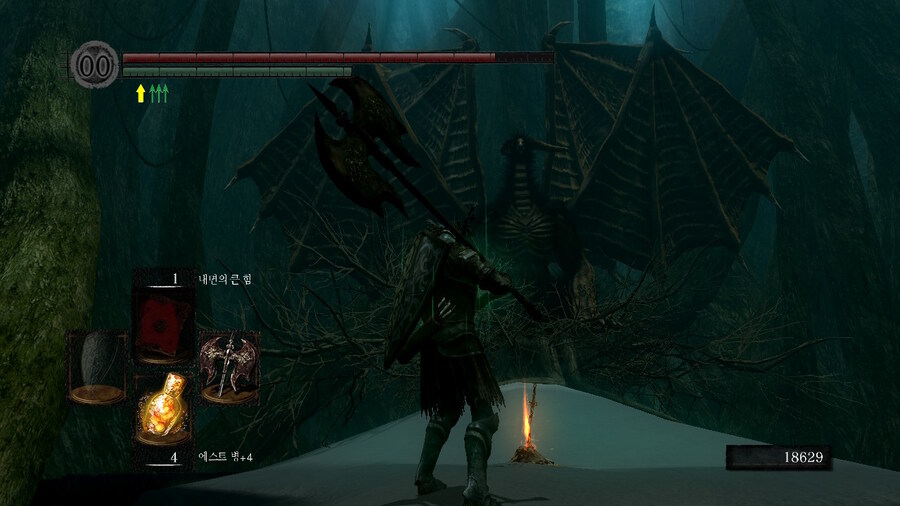Select the right-hand greataxe weapon slot
Screen dimensions: 900x506
pos(227,367)
